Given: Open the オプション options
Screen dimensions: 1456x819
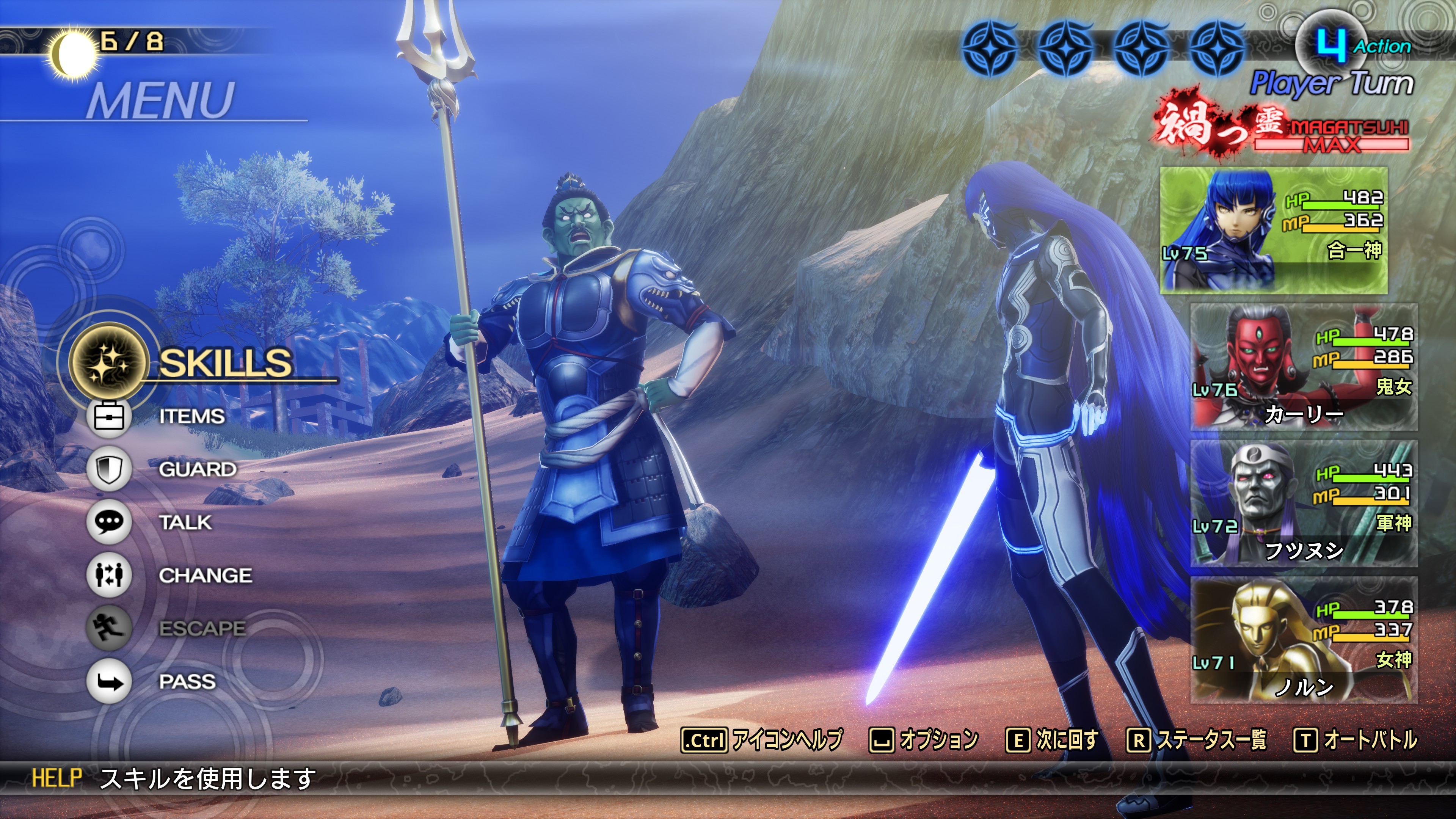Looking at the screenshot, I should click(924, 740).
